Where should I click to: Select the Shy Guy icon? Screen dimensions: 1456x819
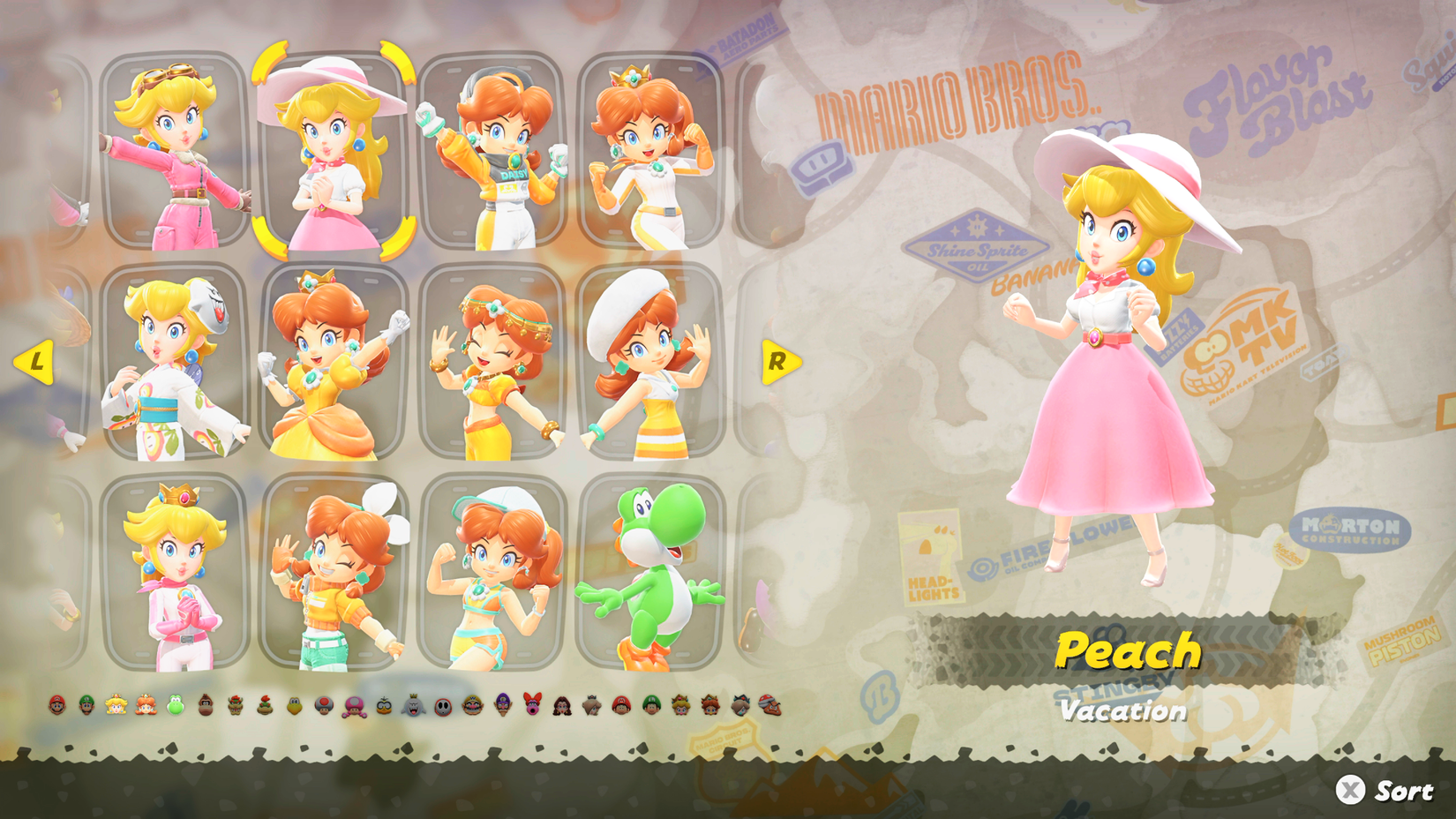(440, 704)
